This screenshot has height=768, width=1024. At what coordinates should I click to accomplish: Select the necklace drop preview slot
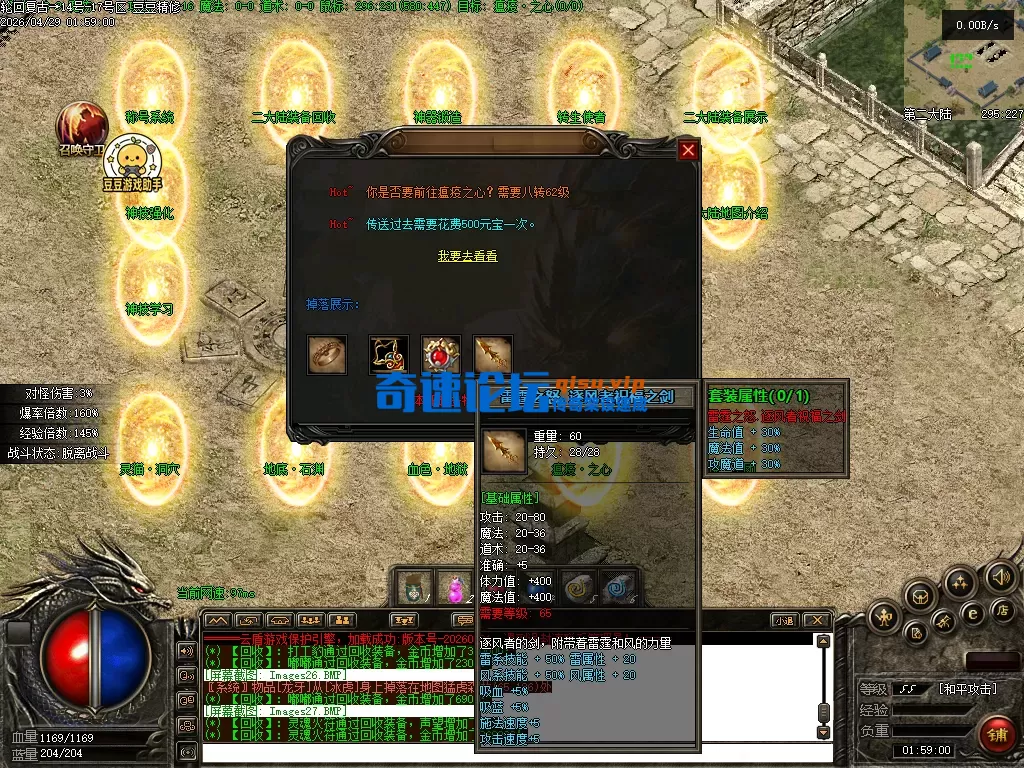pyautogui.click(x=388, y=354)
